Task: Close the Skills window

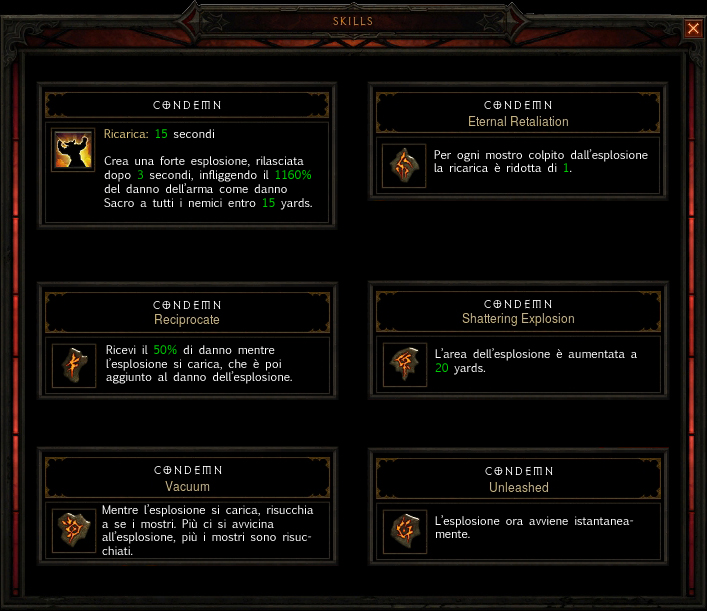Action: coord(693,28)
